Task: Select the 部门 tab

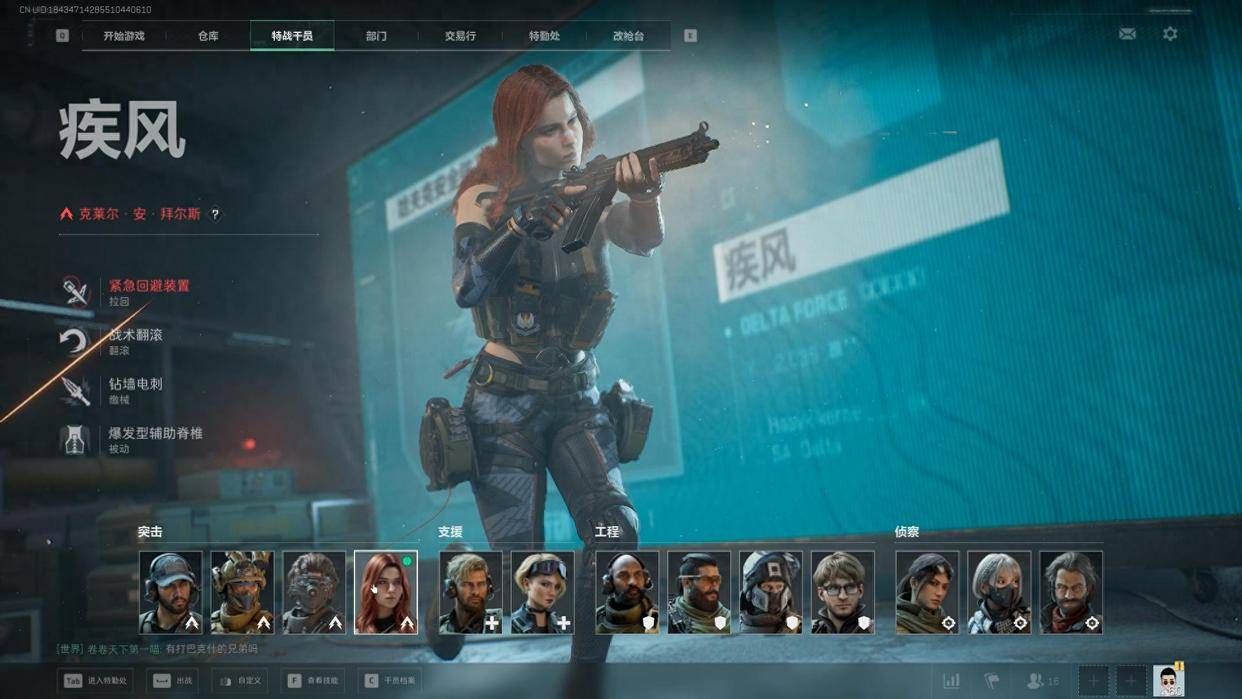Action: 376,36
